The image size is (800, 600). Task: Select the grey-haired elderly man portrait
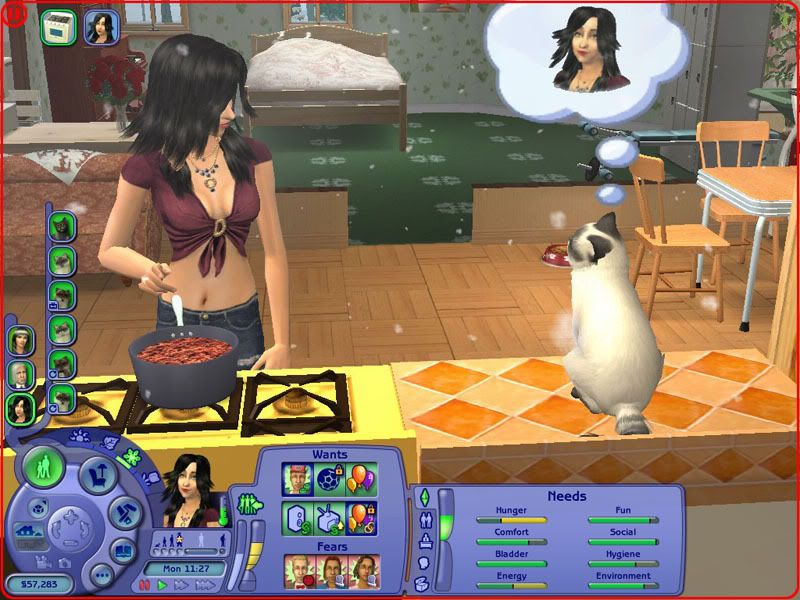[20, 374]
